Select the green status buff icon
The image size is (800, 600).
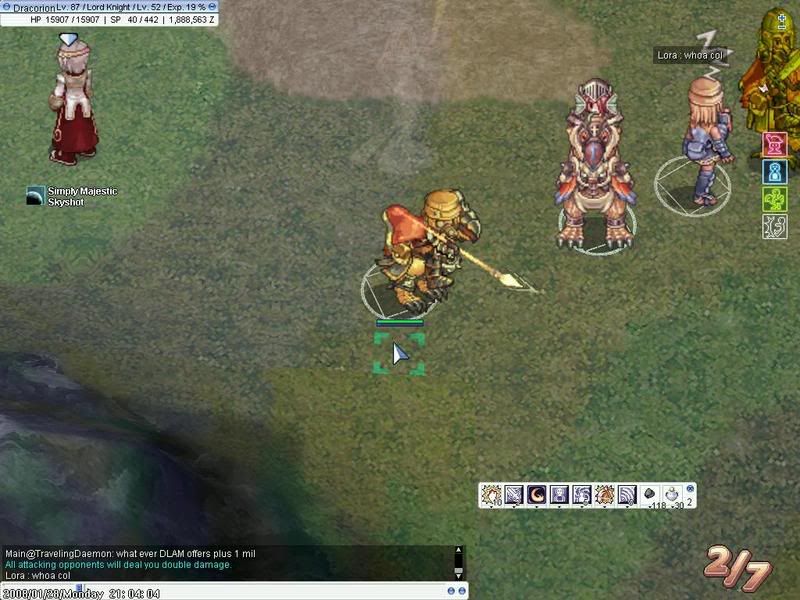(x=775, y=199)
